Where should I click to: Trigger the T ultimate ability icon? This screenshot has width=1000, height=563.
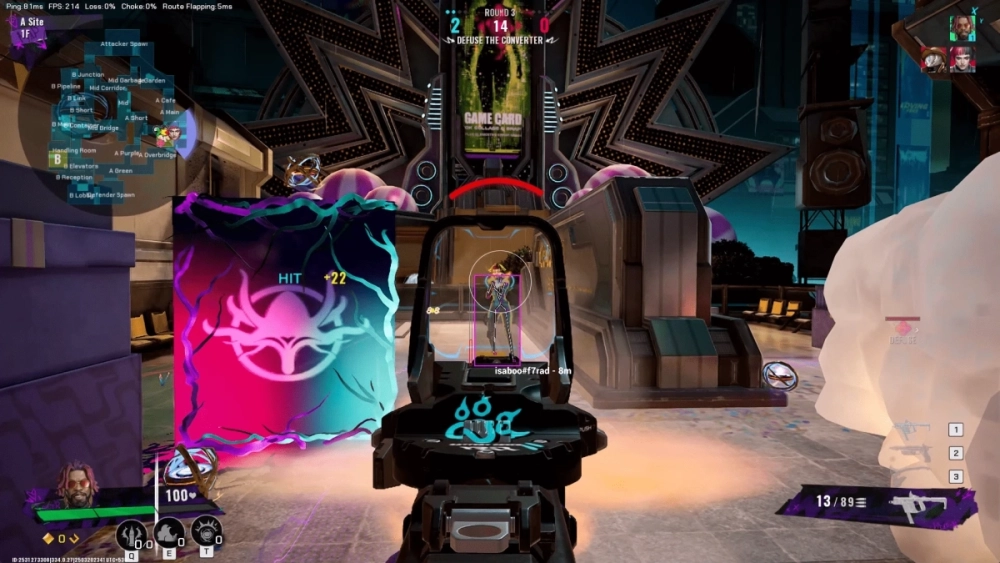pos(206,531)
